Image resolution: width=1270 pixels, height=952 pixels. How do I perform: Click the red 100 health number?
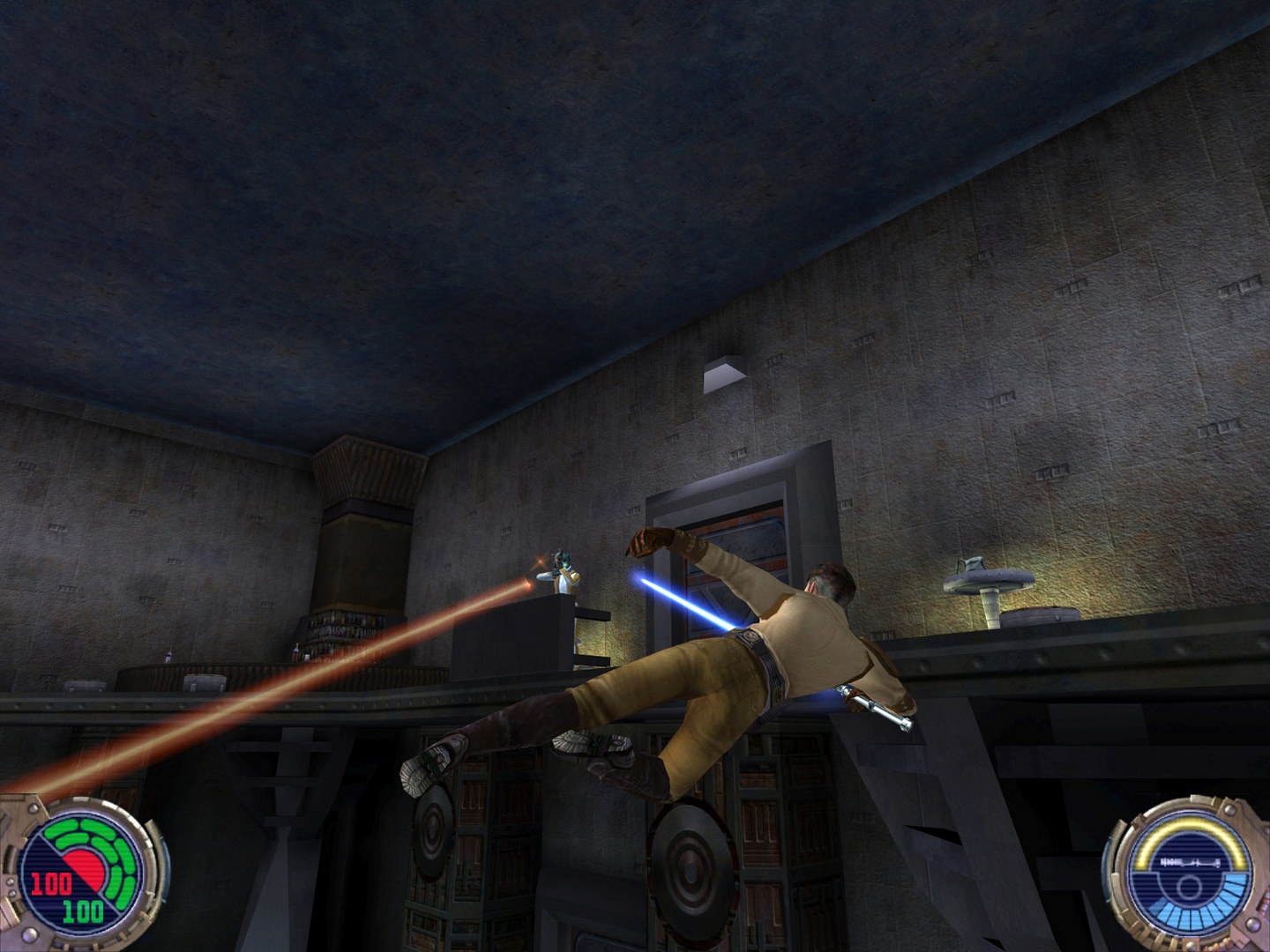(x=51, y=881)
